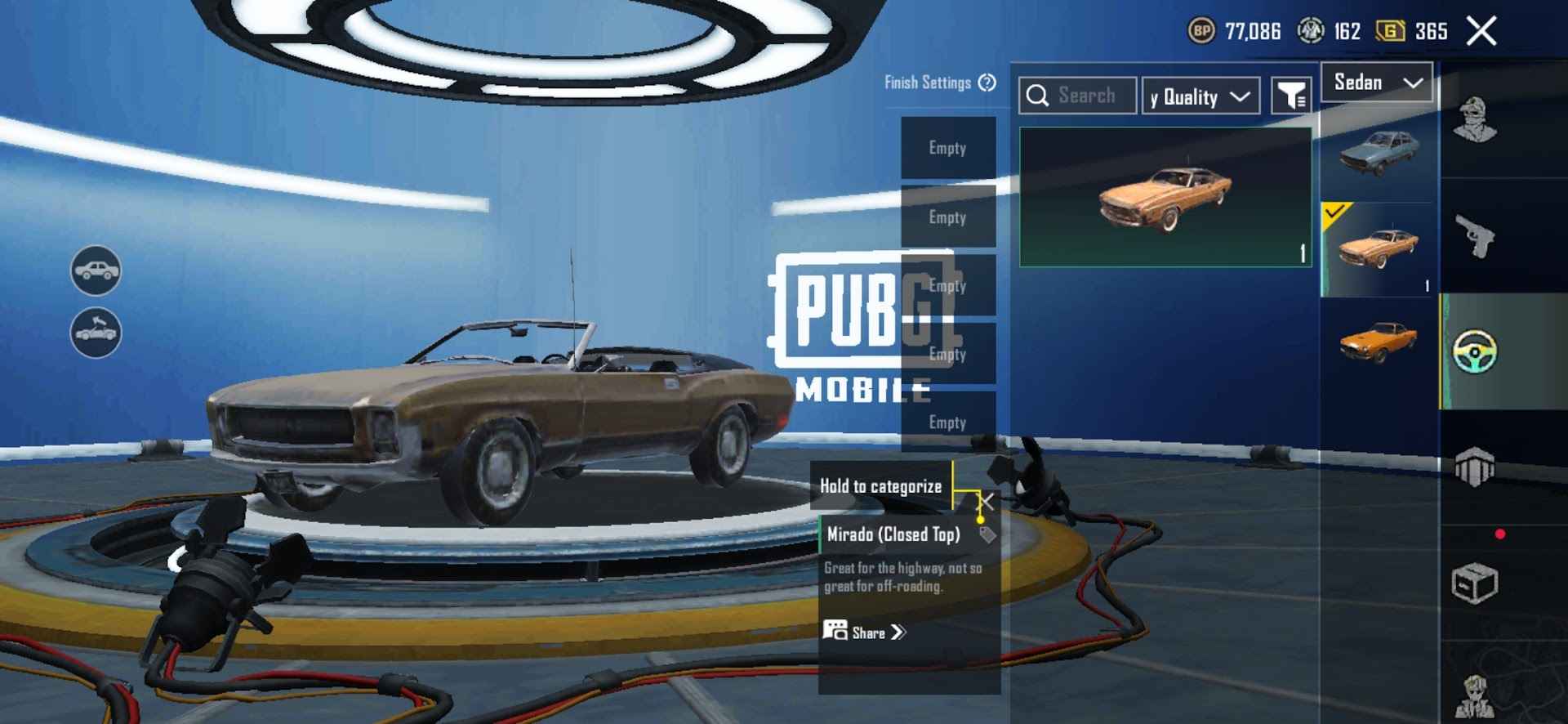Toggle selection on the checked Mirado thumbnail

1379,245
